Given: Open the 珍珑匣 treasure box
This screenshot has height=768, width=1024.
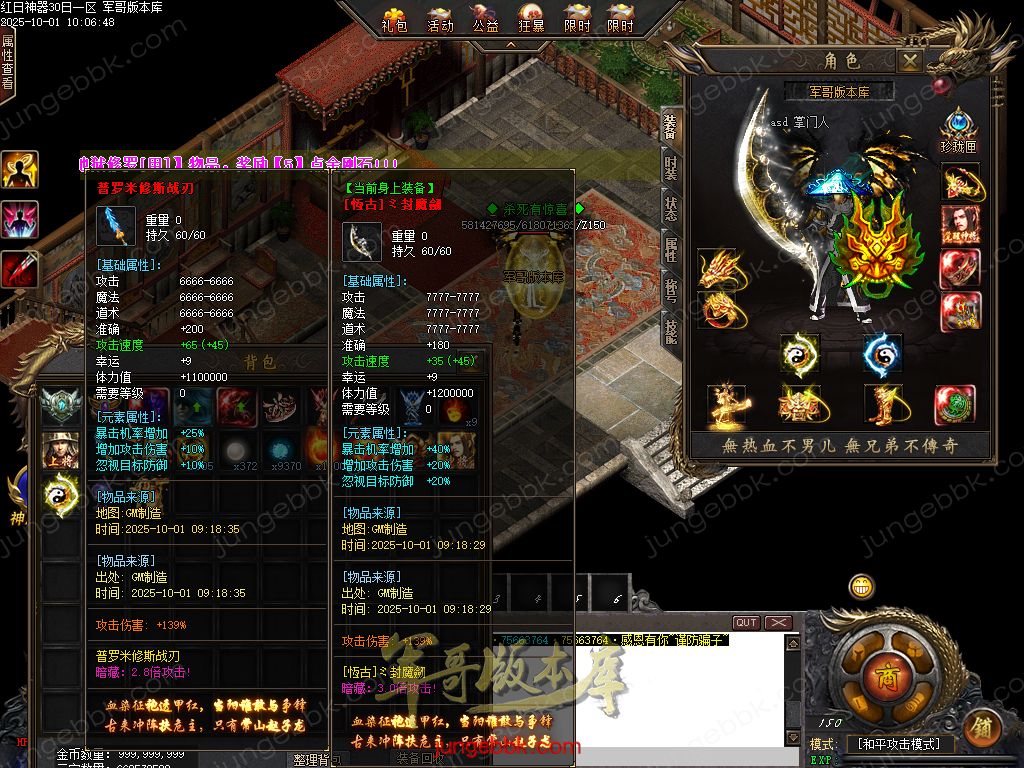Looking at the screenshot, I should click(958, 130).
